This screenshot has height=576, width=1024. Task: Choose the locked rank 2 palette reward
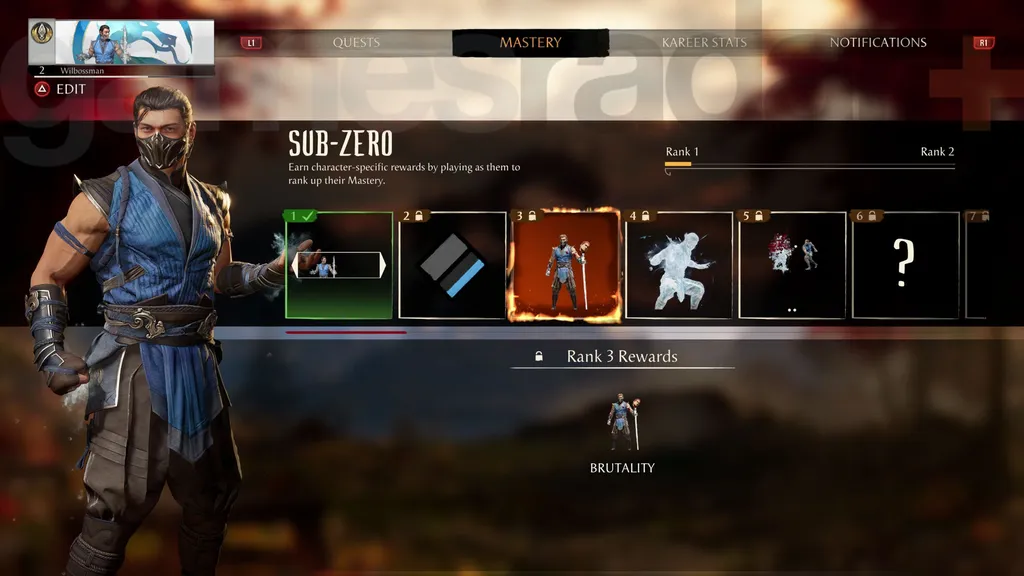coord(452,266)
